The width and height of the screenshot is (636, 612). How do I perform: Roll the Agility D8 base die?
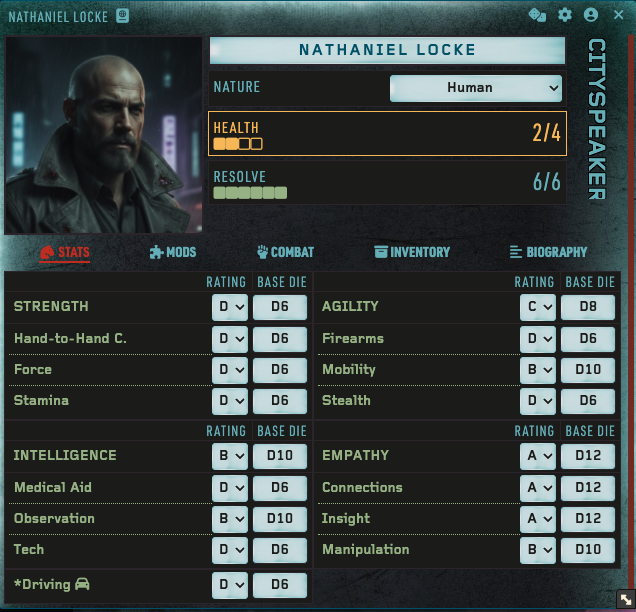[x=588, y=307]
